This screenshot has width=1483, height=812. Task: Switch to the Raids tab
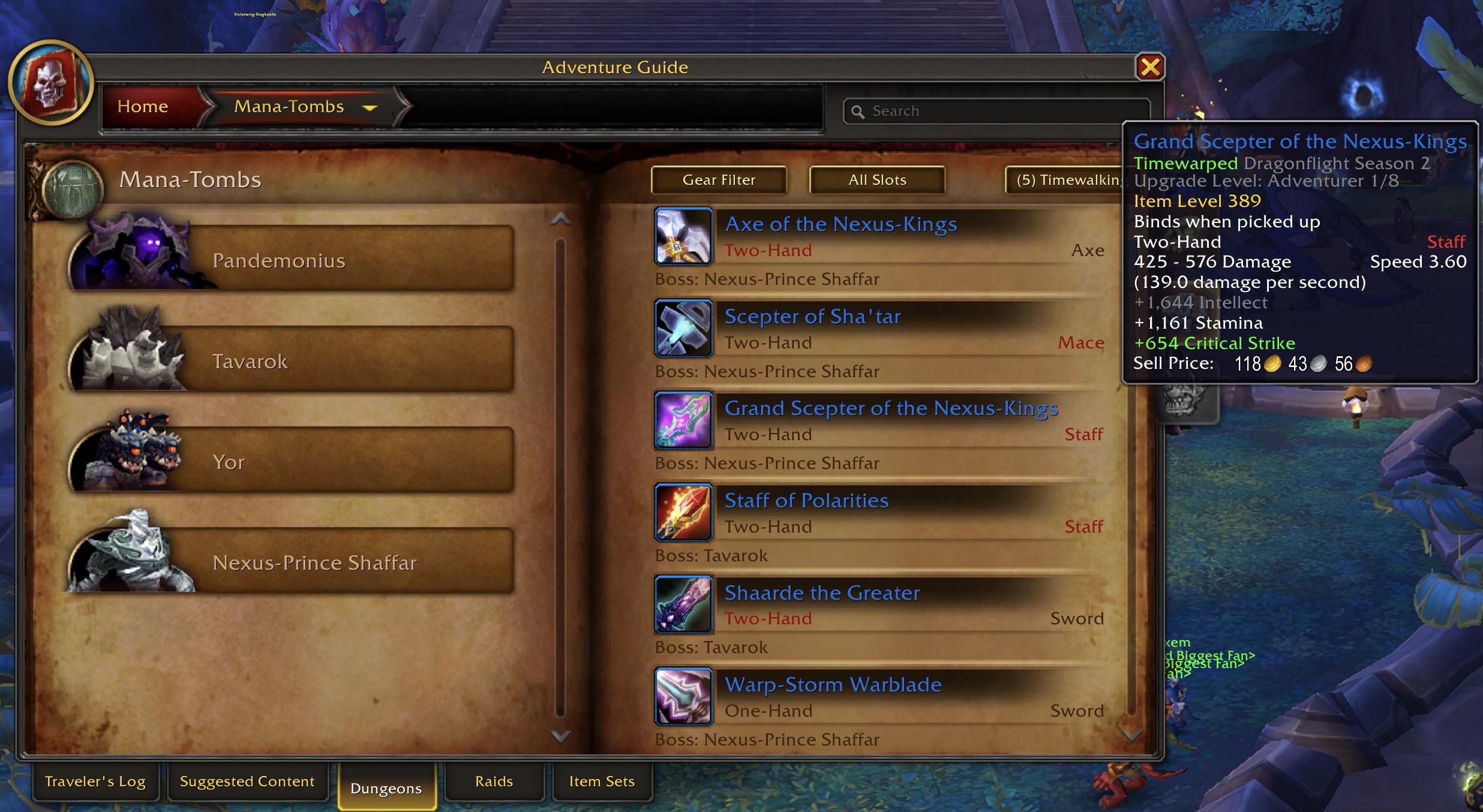coord(494,781)
